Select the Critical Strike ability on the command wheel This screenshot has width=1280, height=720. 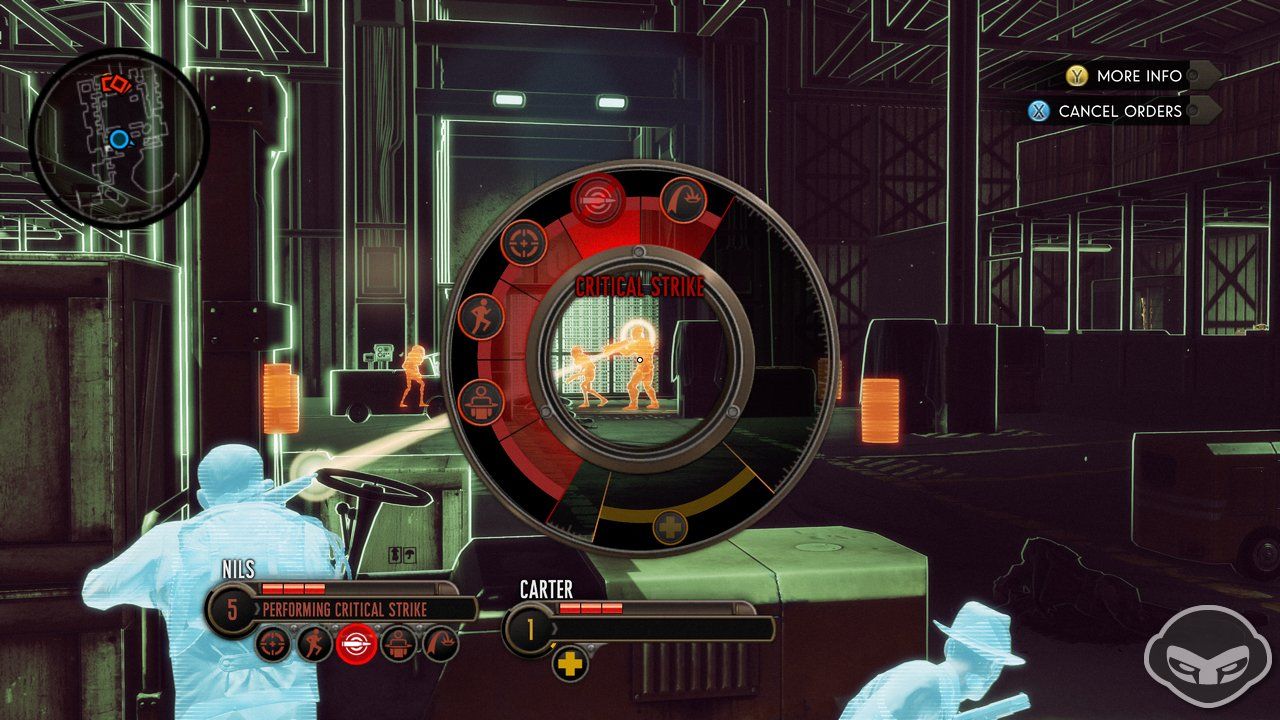pyautogui.click(x=598, y=197)
